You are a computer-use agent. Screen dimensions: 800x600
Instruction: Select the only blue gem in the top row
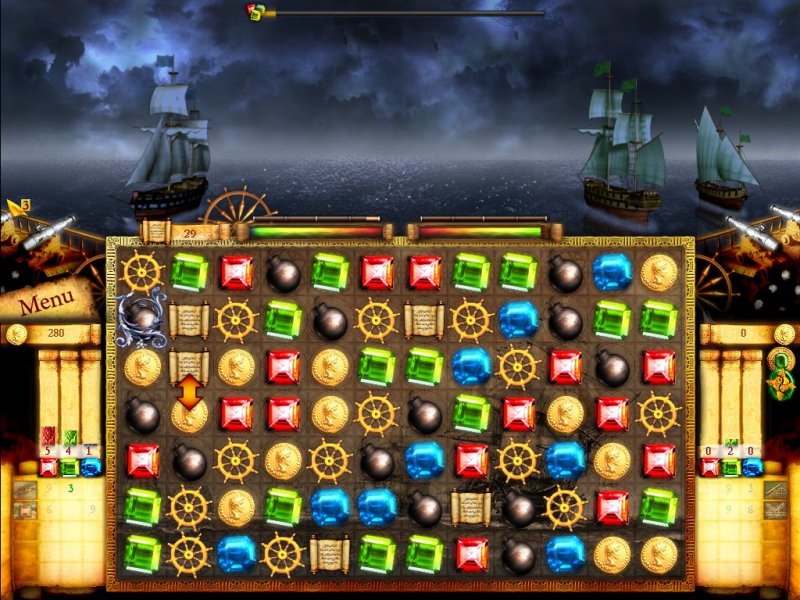[x=612, y=272]
